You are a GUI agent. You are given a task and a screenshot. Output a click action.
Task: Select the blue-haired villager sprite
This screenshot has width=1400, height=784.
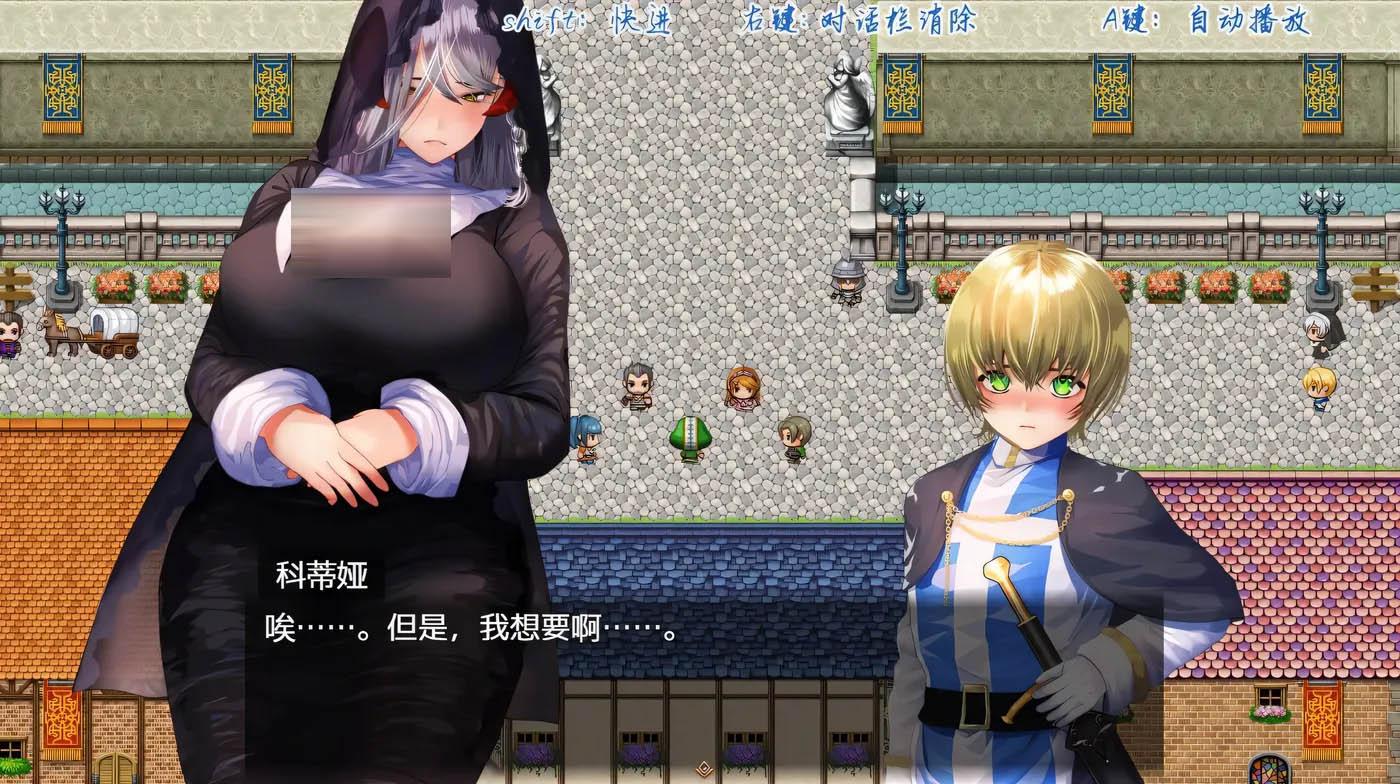click(x=585, y=437)
